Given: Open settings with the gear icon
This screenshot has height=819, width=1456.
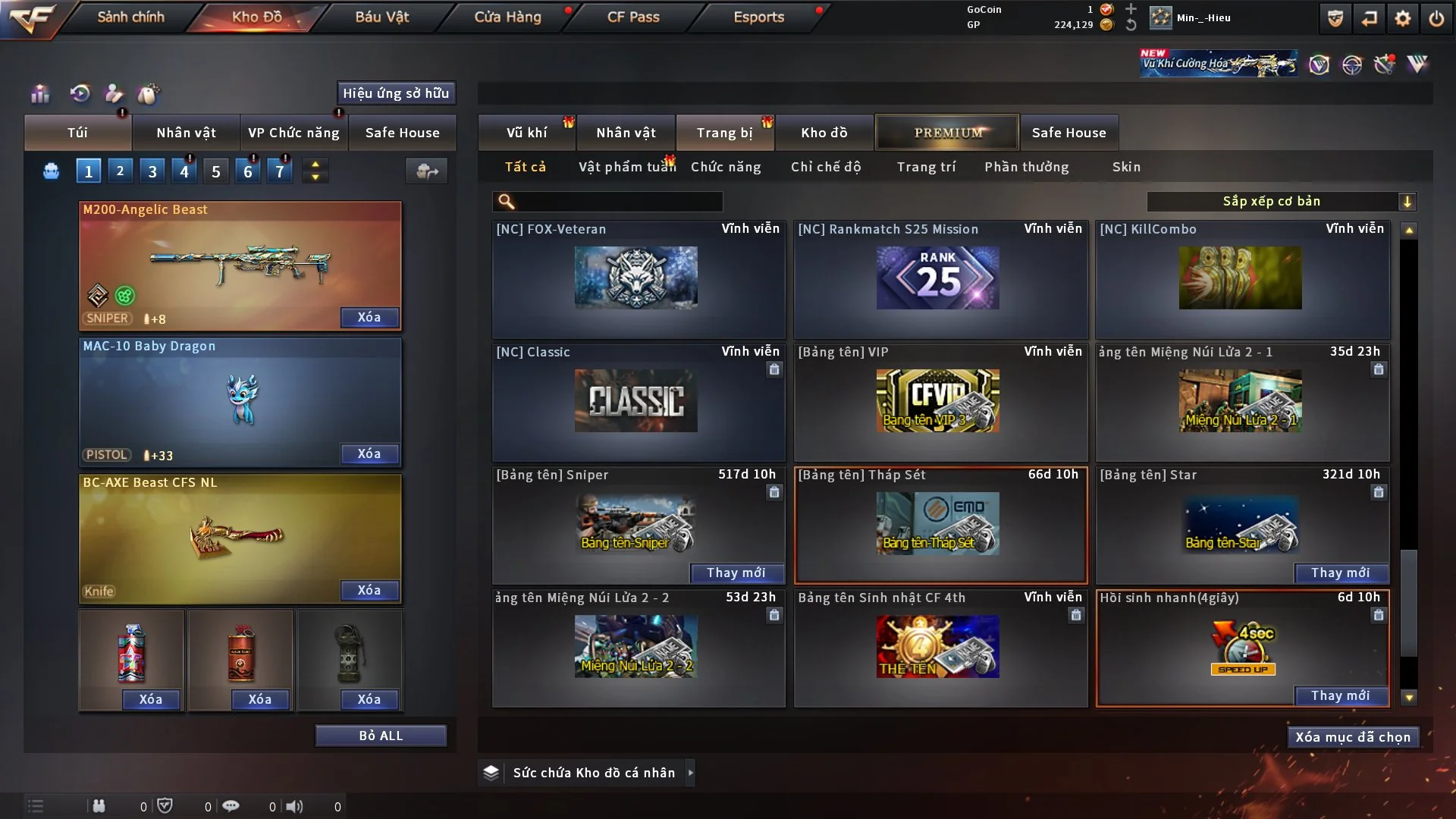Looking at the screenshot, I should click(x=1402, y=18).
